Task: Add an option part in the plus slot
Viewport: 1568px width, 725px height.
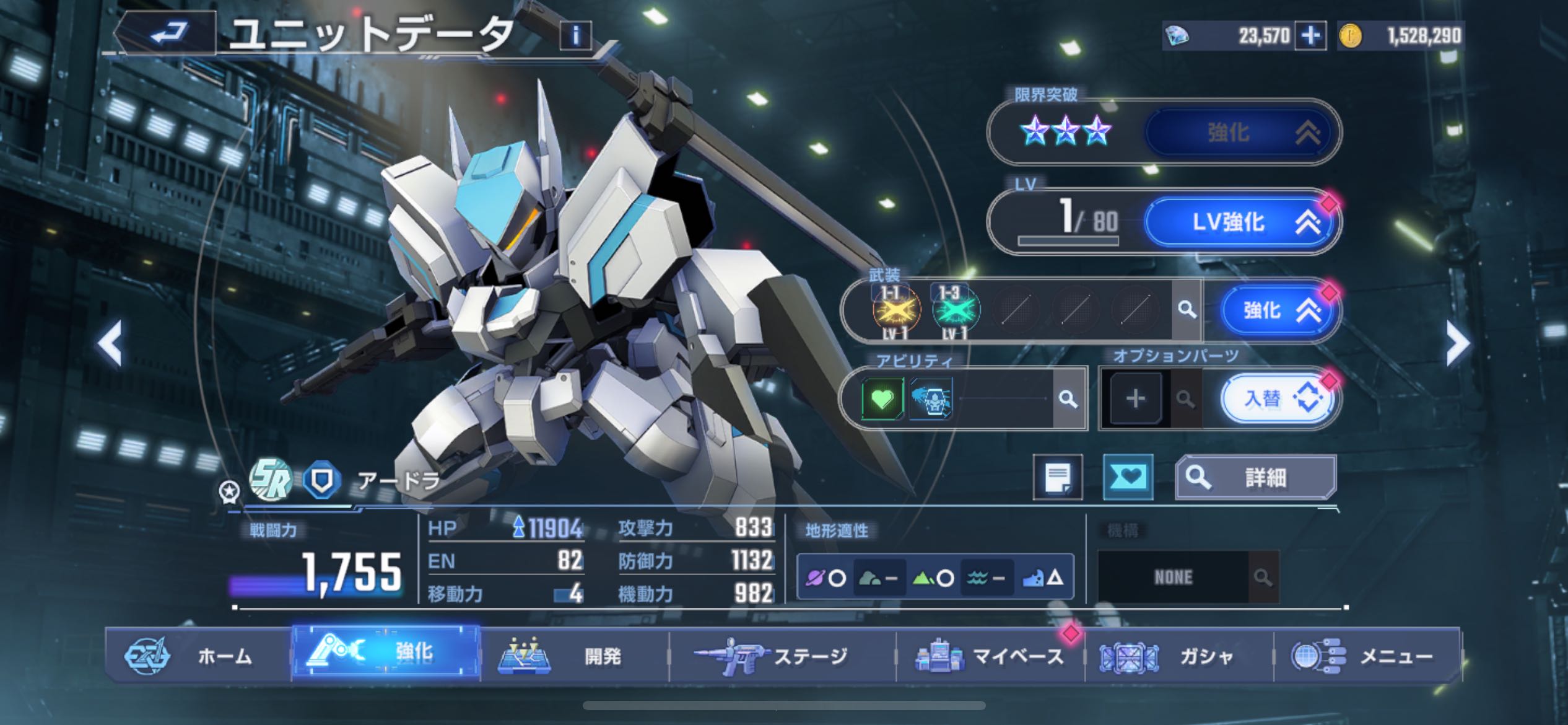Action: pyautogui.click(x=1135, y=399)
